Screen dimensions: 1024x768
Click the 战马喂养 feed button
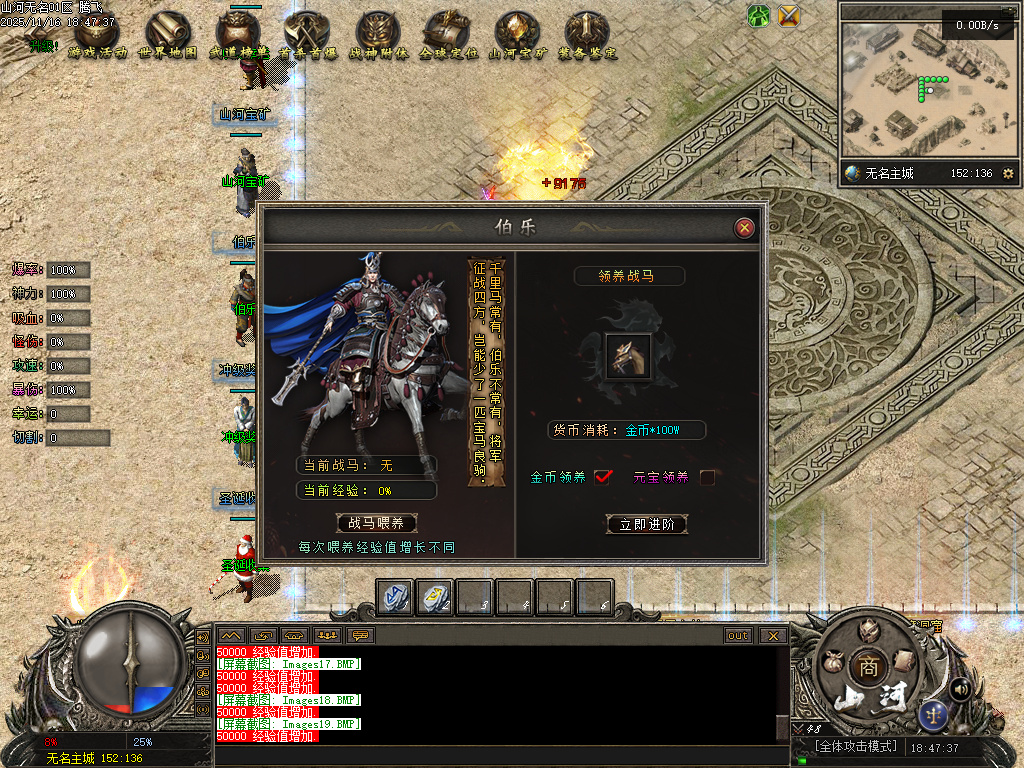(376, 523)
